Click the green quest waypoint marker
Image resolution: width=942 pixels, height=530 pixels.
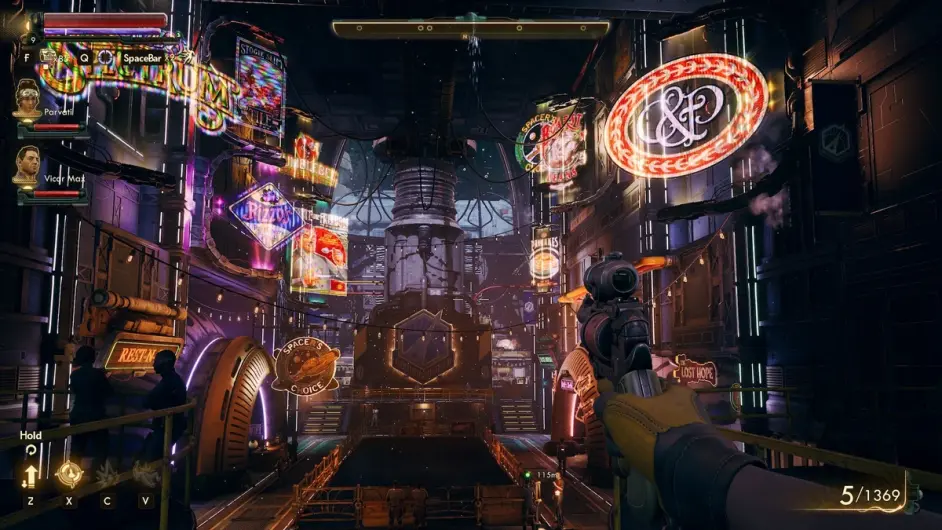click(529, 474)
